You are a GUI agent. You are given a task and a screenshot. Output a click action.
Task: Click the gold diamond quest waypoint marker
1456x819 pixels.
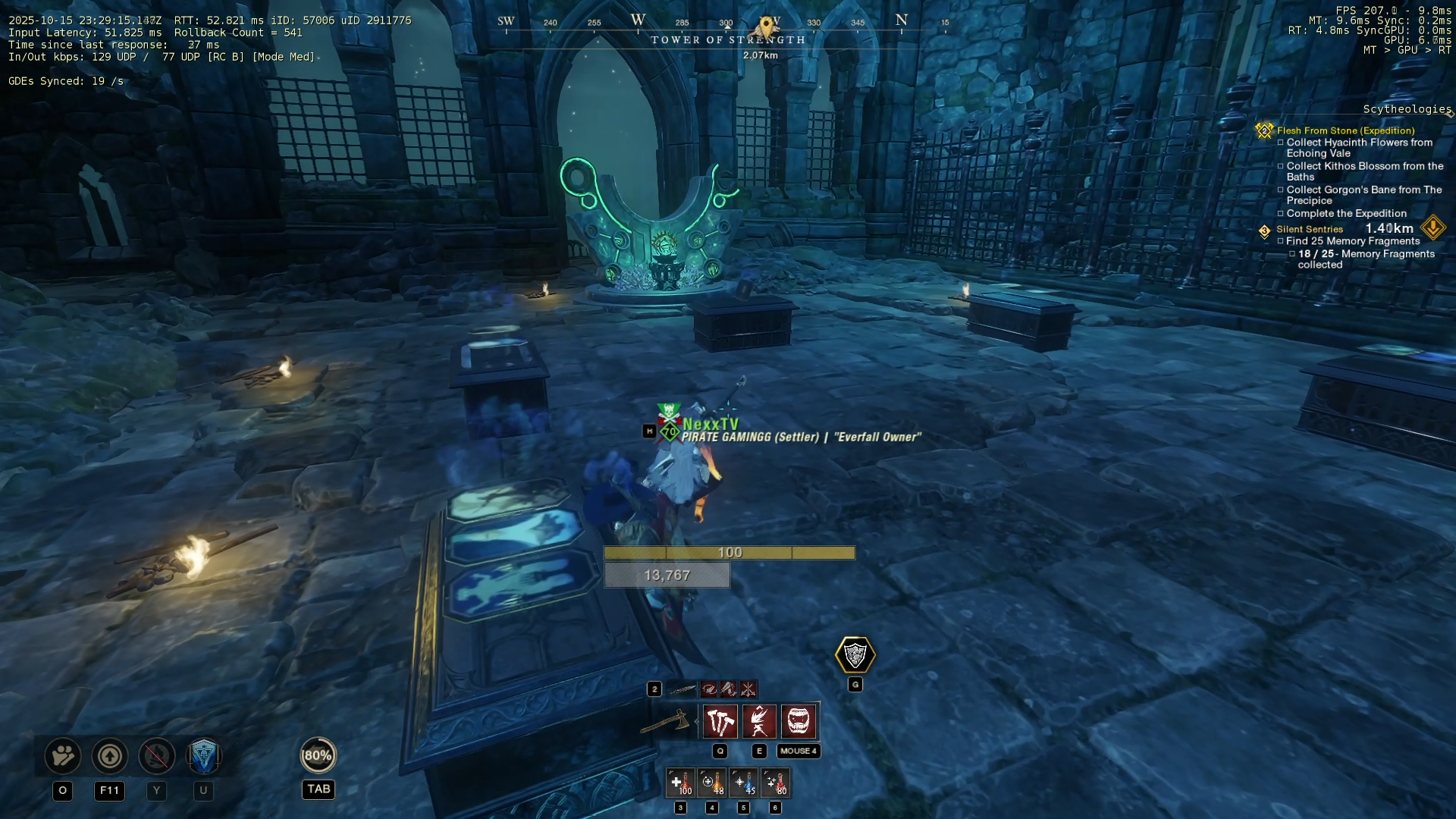(1433, 227)
